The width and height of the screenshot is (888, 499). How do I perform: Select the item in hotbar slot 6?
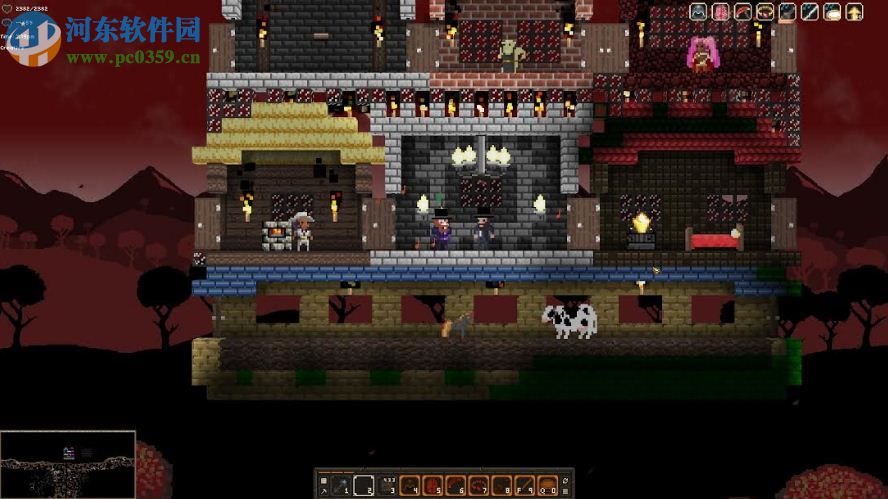(x=455, y=485)
